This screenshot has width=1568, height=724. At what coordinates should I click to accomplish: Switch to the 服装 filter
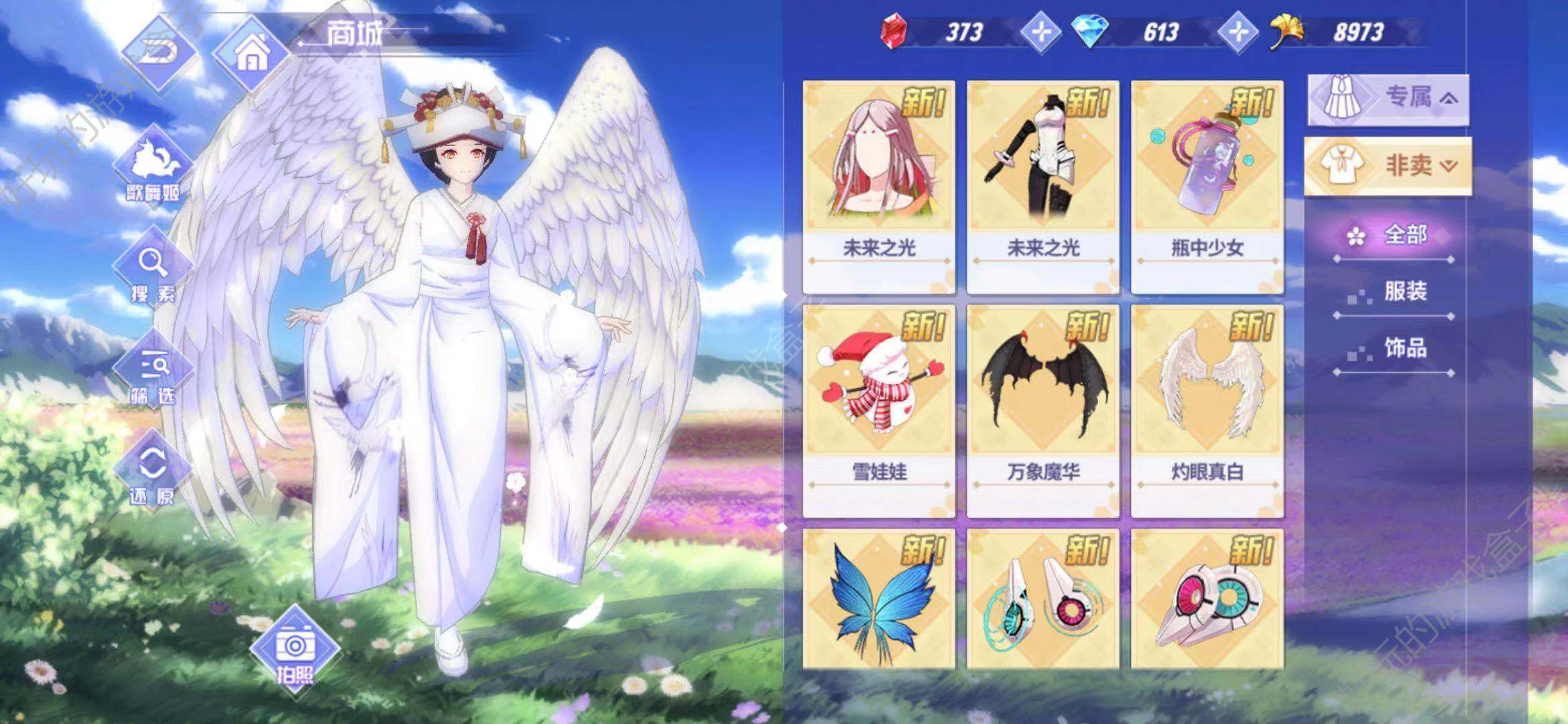pyautogui.click(x=1393, y=292)
